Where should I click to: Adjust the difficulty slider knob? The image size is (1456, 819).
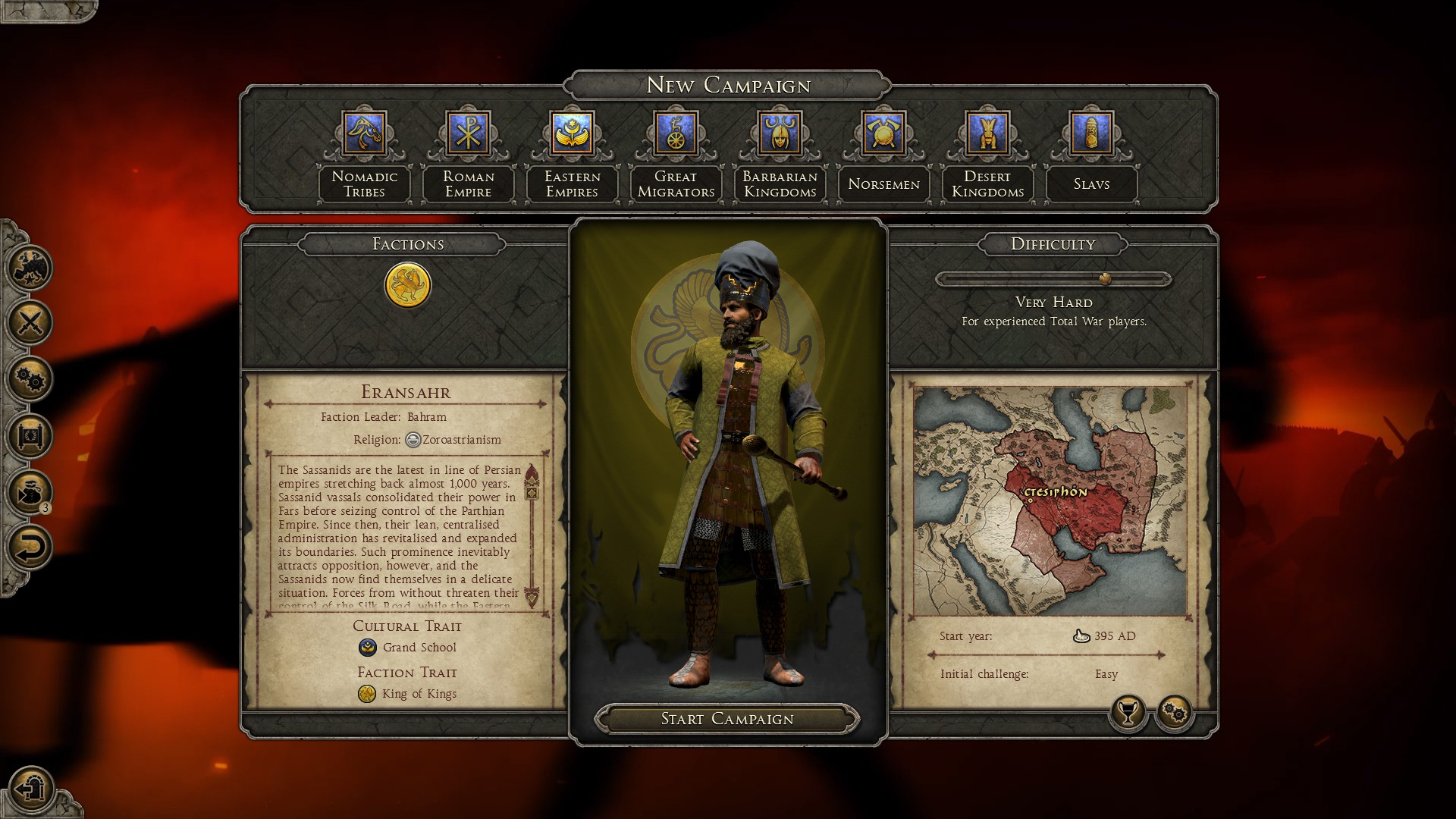[x=1106, y=279]
